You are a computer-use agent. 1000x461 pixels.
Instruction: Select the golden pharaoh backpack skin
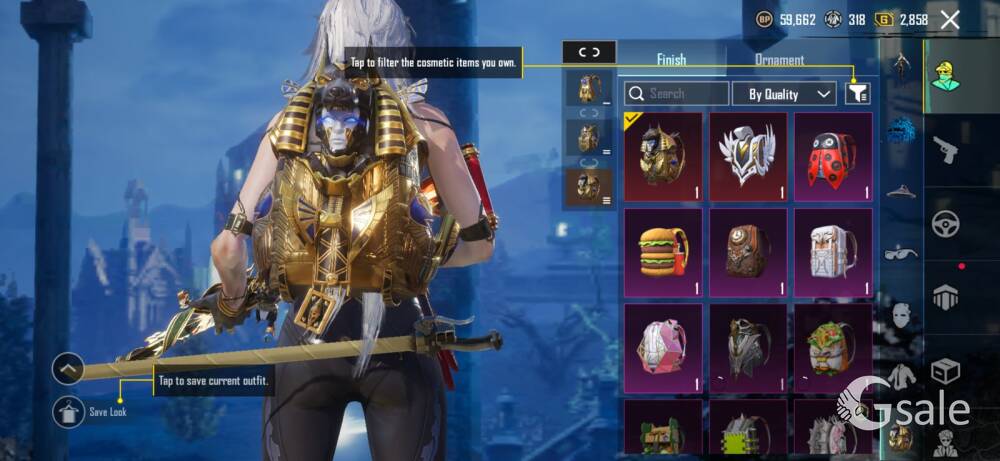pos(663,156)
